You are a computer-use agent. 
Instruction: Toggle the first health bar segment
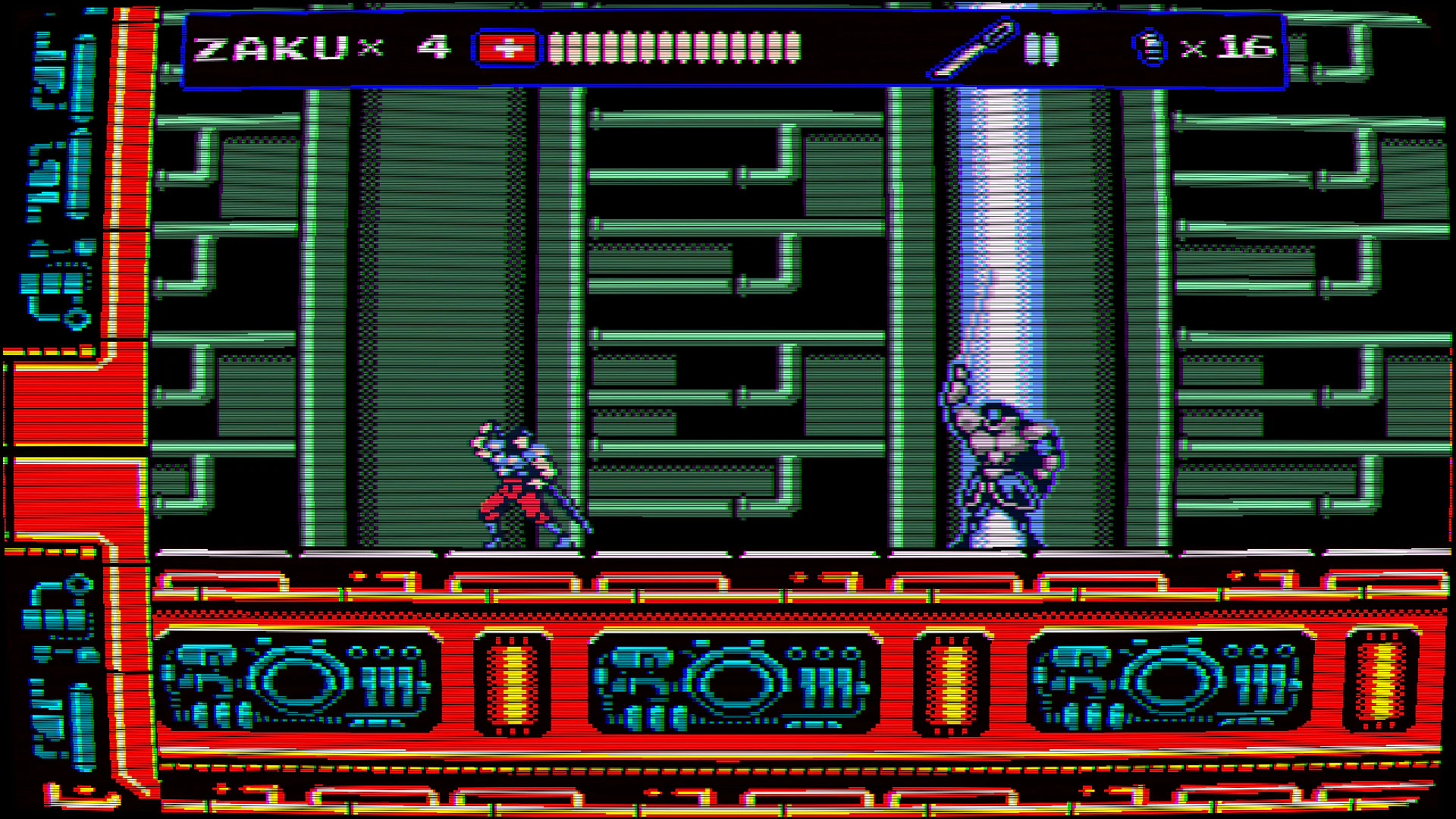click(557, 48)
